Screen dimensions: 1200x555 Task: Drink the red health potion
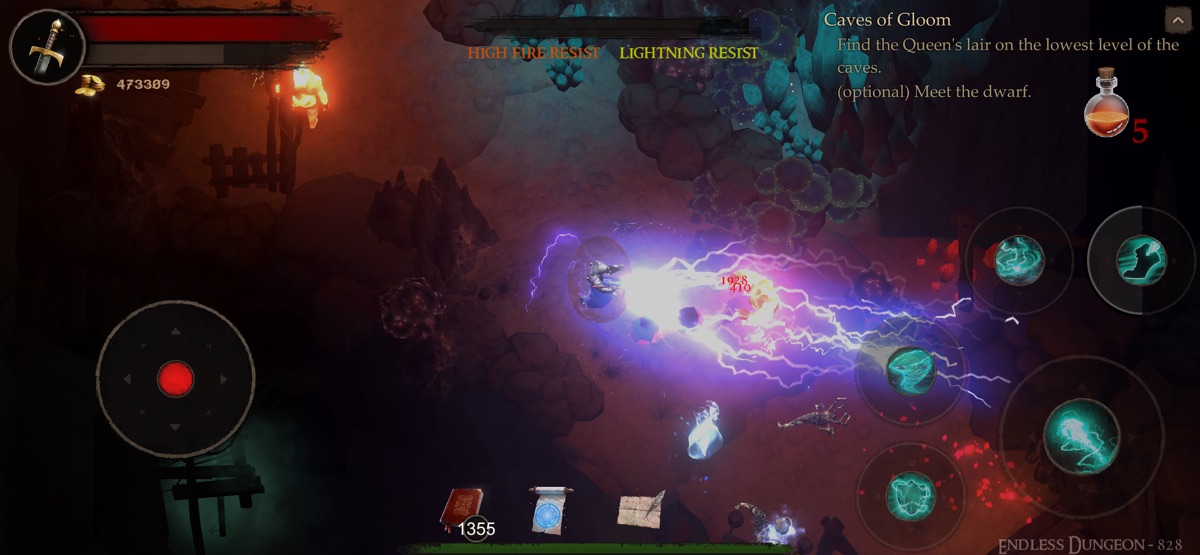point(1106,104)
